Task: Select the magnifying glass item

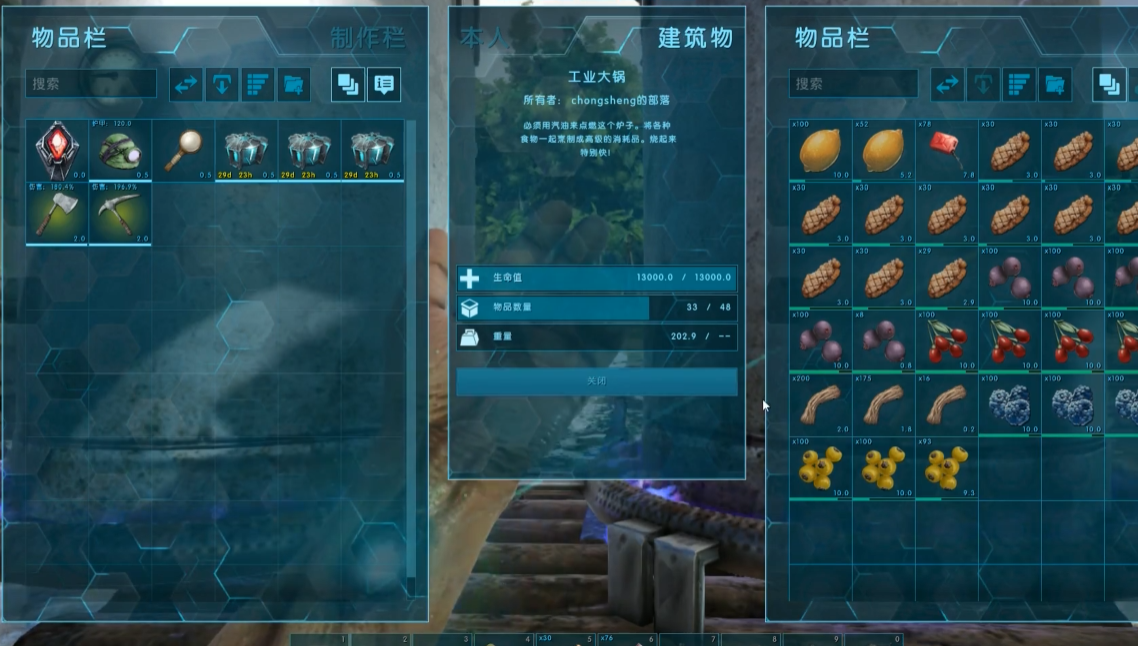Action: [183, 151]
